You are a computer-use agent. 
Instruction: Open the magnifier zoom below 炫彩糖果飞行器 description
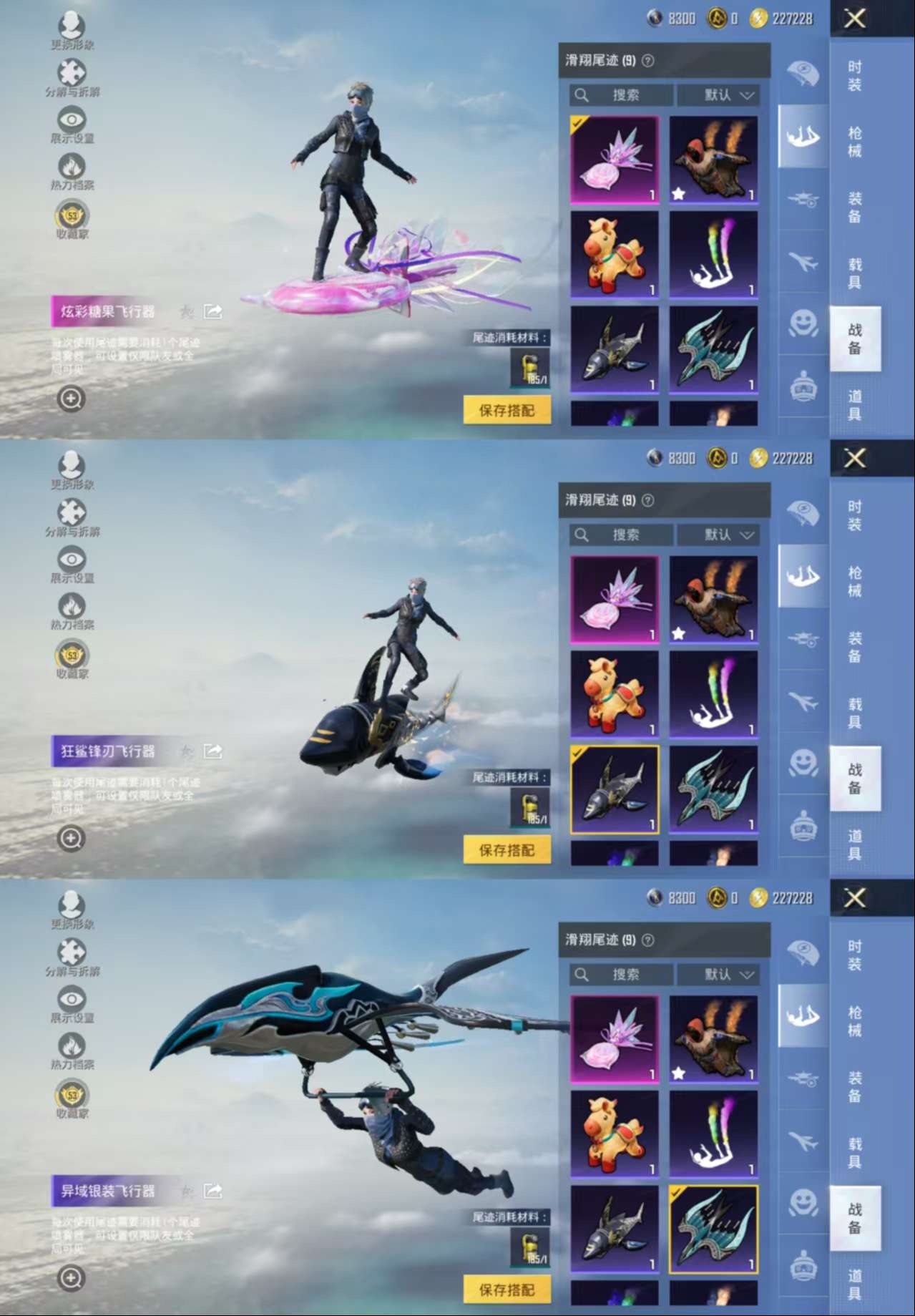[x=71, y=398]
